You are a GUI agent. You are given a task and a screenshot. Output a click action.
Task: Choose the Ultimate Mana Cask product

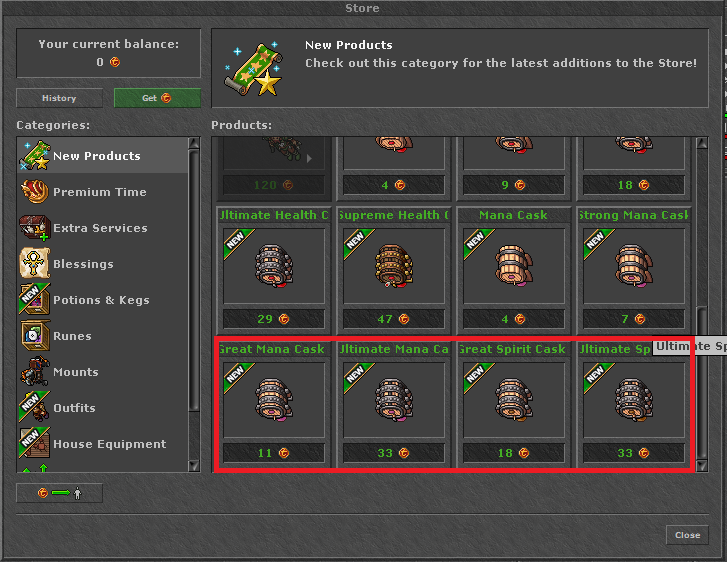pos(393,400)
